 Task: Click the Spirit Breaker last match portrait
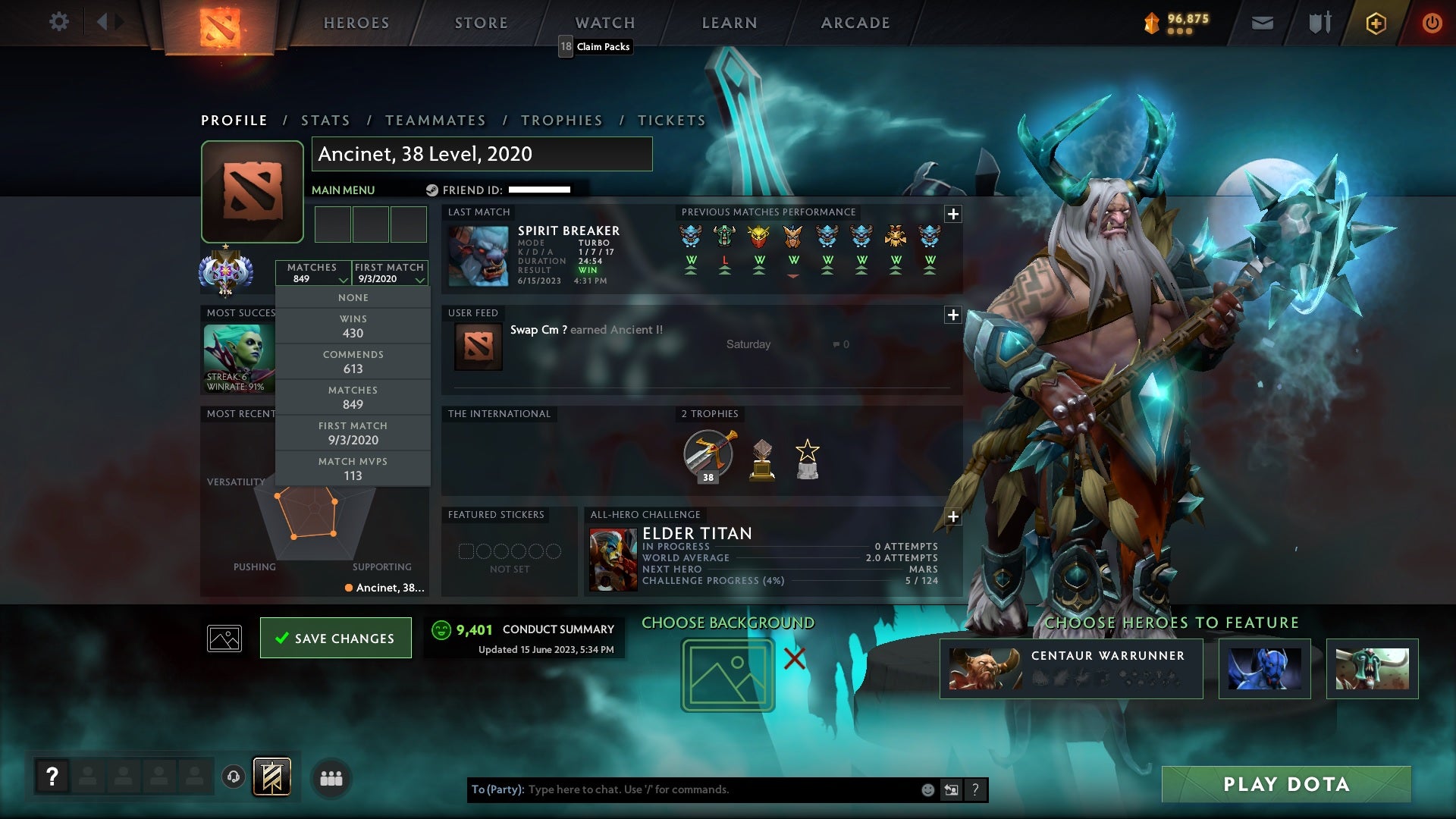point(478,257)
